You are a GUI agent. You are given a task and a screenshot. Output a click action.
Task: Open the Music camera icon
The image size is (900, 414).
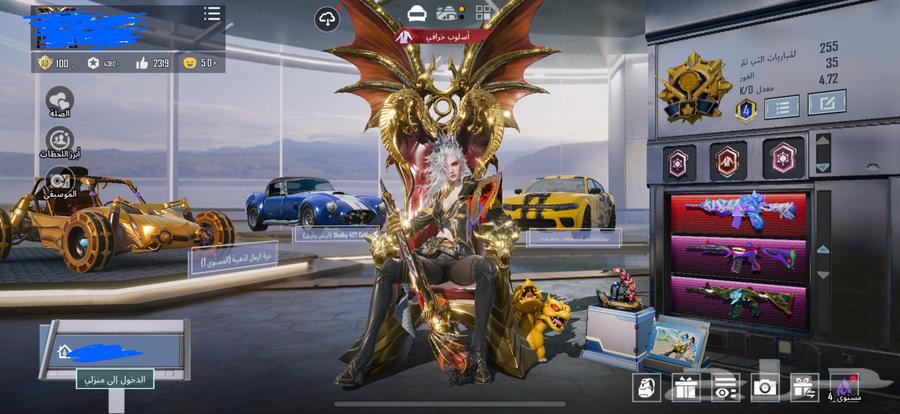coord(60,181)
